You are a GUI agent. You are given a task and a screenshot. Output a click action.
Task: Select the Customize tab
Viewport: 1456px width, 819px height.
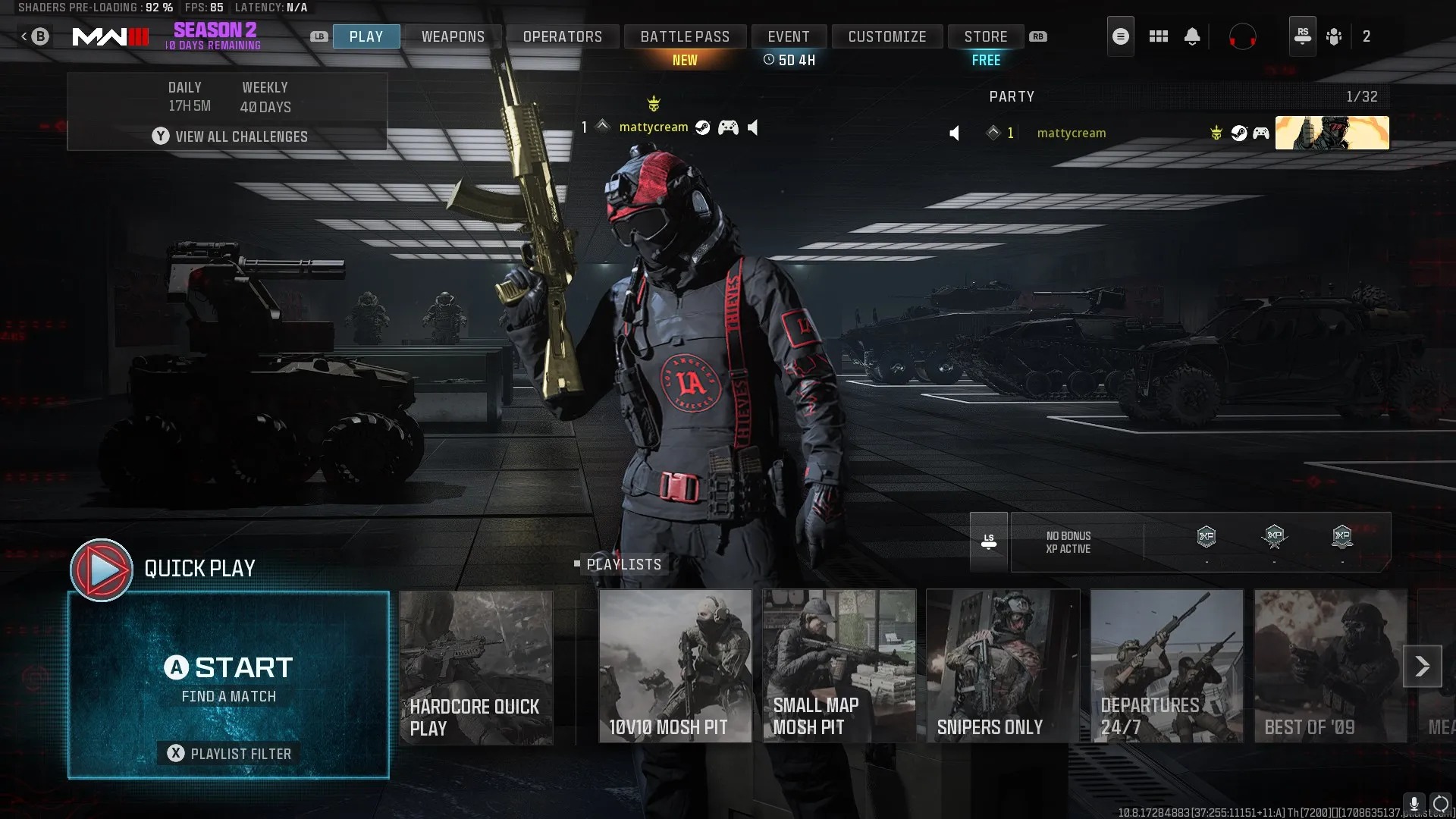(887, 36)
